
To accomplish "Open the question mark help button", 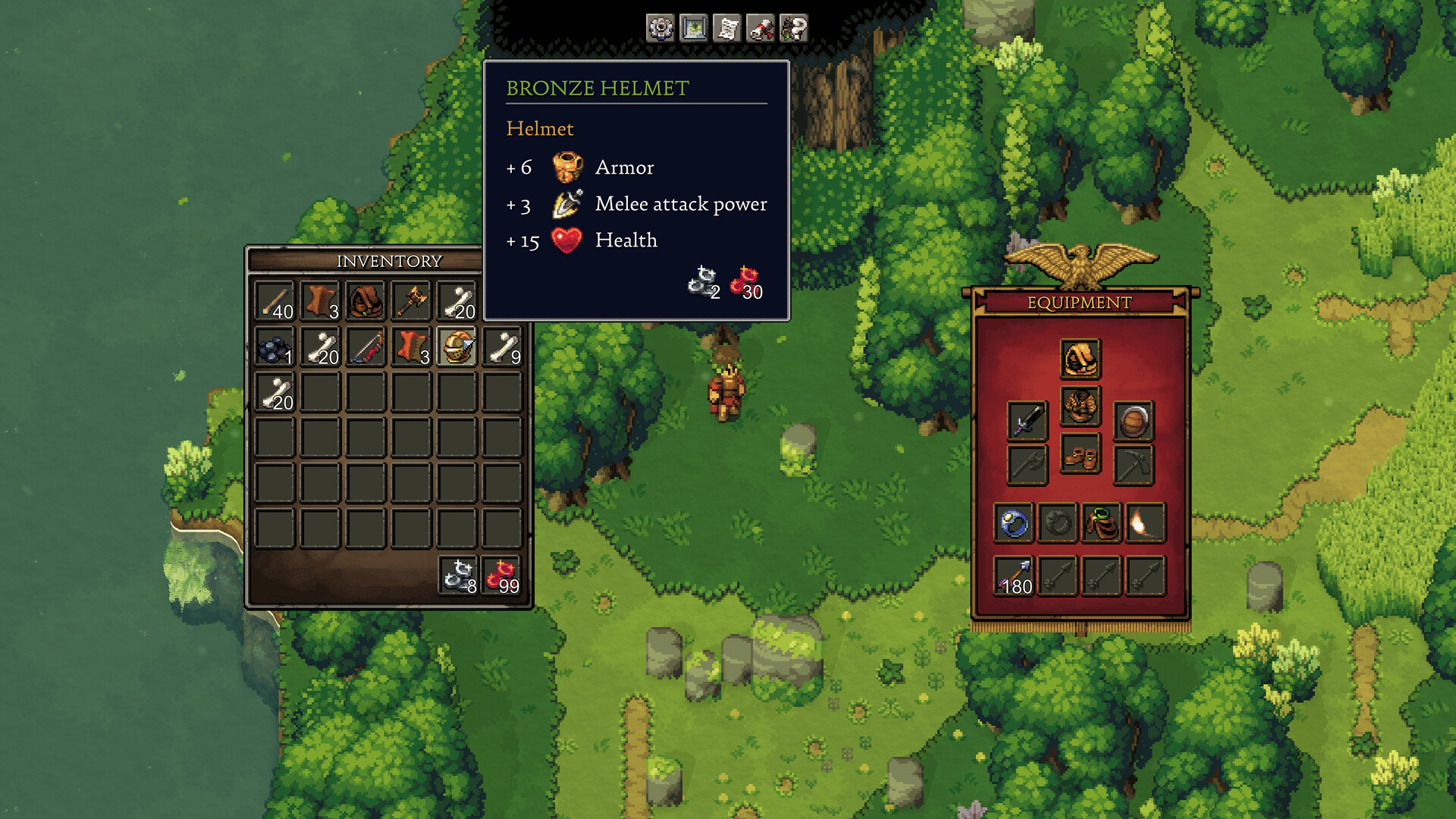I will tap(794, 28).
